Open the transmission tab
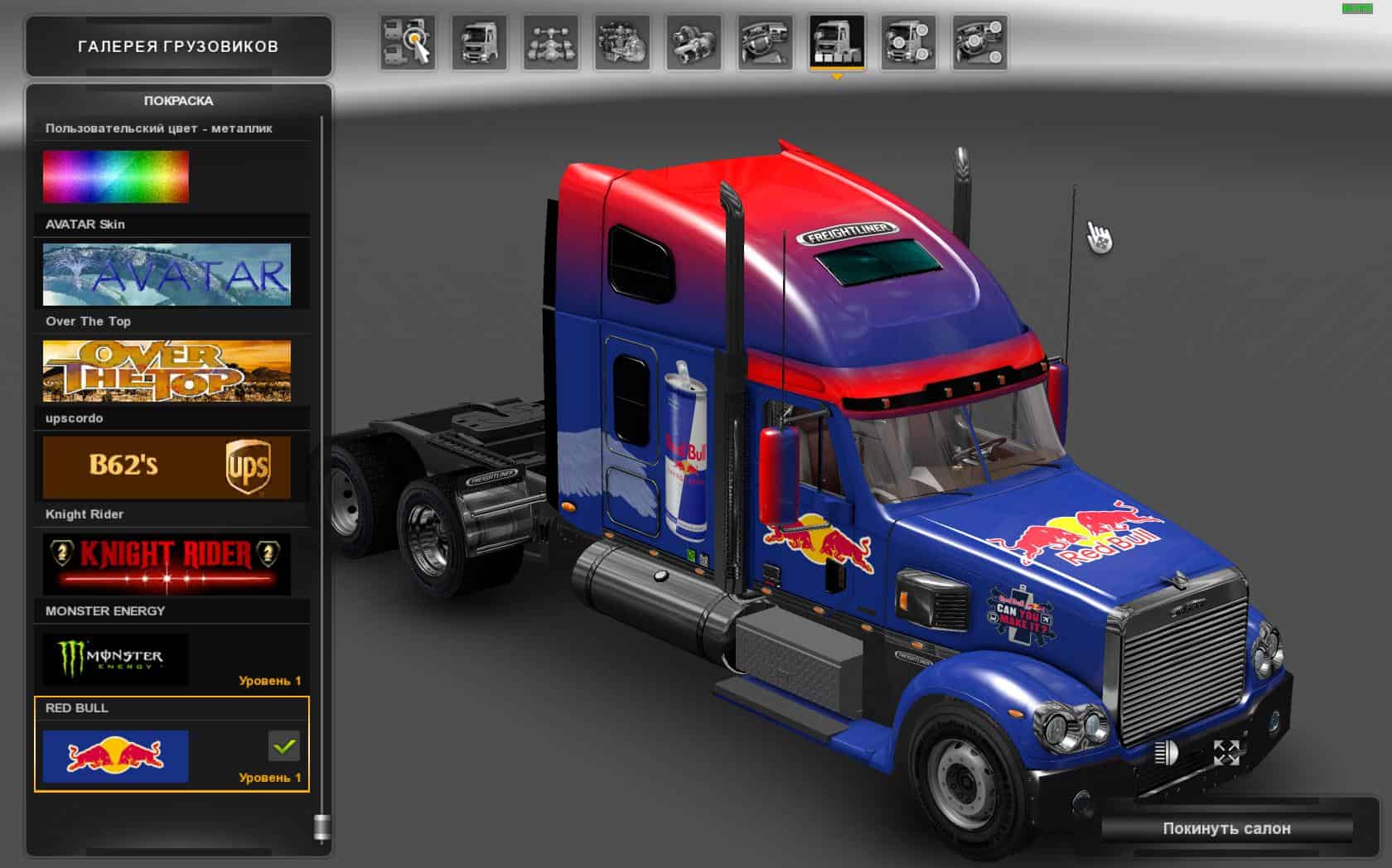Screen dimensions: 1392x868 click(694, 42)
